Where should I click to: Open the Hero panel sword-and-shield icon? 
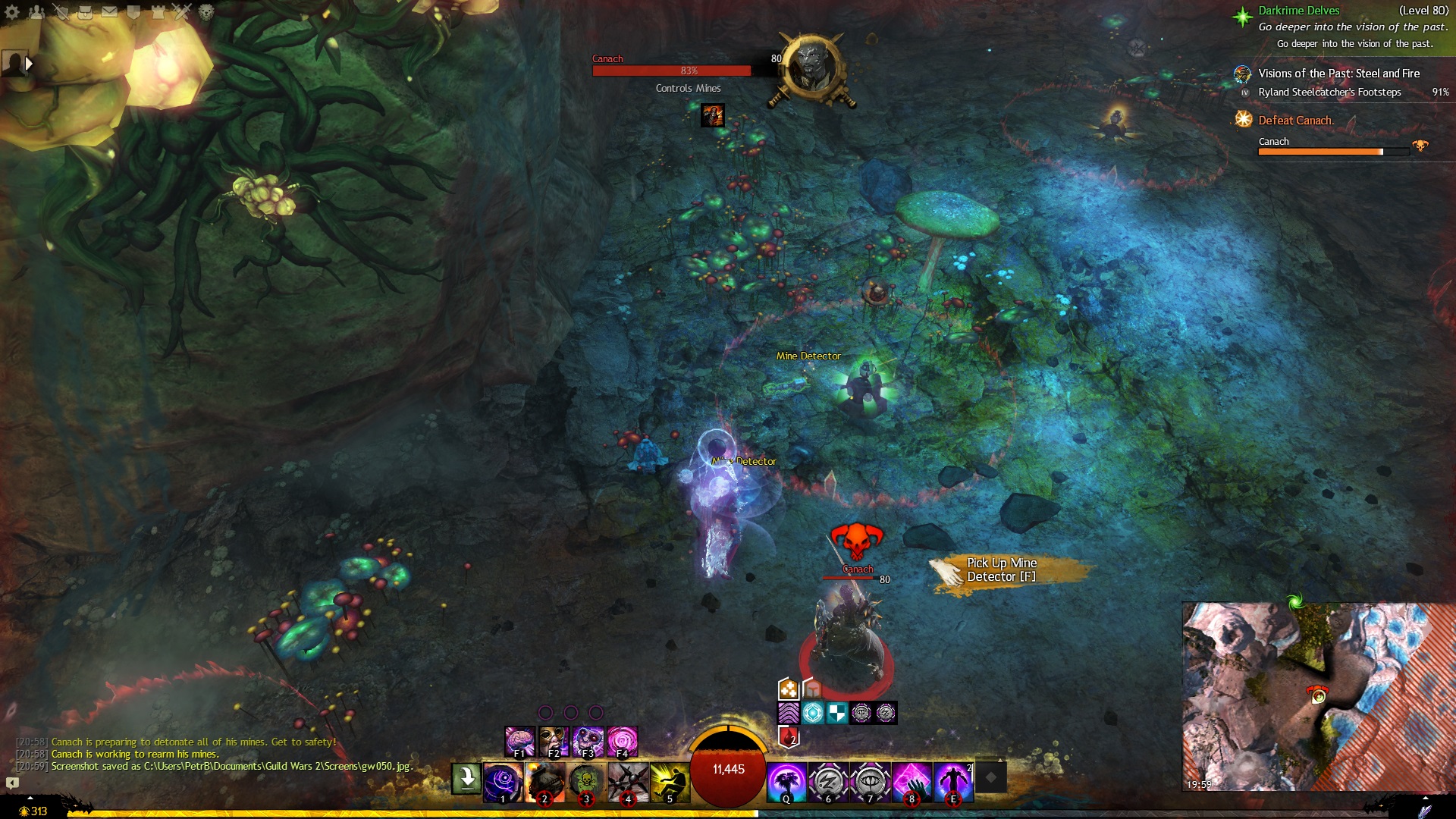click(61, 12)
